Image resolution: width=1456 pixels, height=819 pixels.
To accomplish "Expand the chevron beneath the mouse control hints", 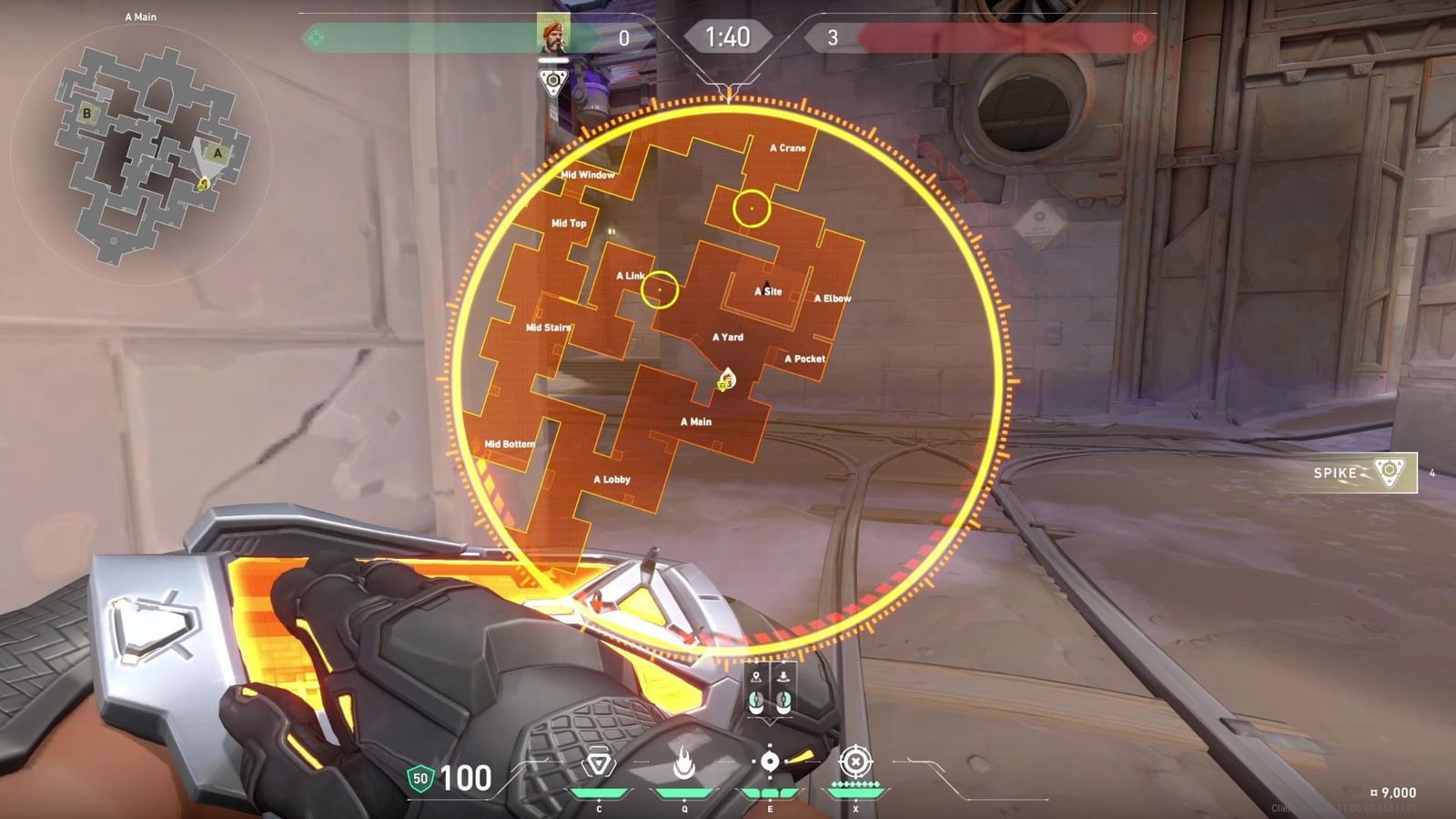I will point(770,722).
